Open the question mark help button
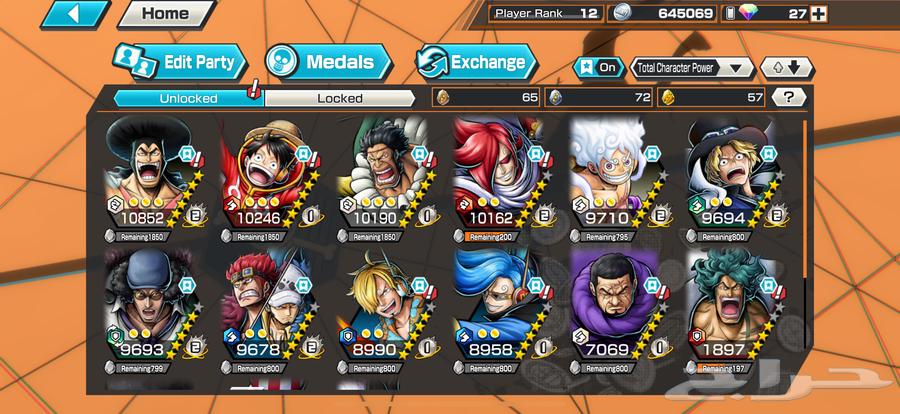This screenshot has width=900, height=414. point(790,97)
